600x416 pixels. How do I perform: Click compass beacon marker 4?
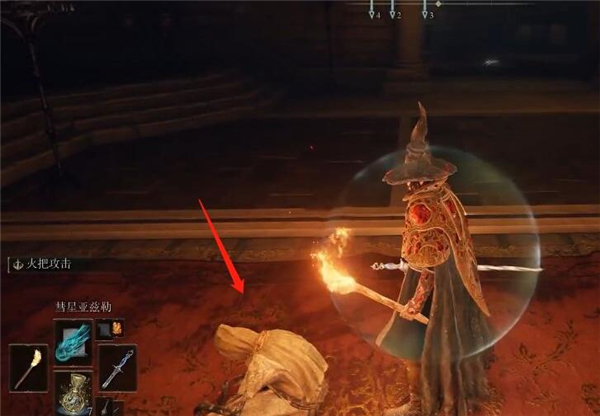click(x=374, y=15)
